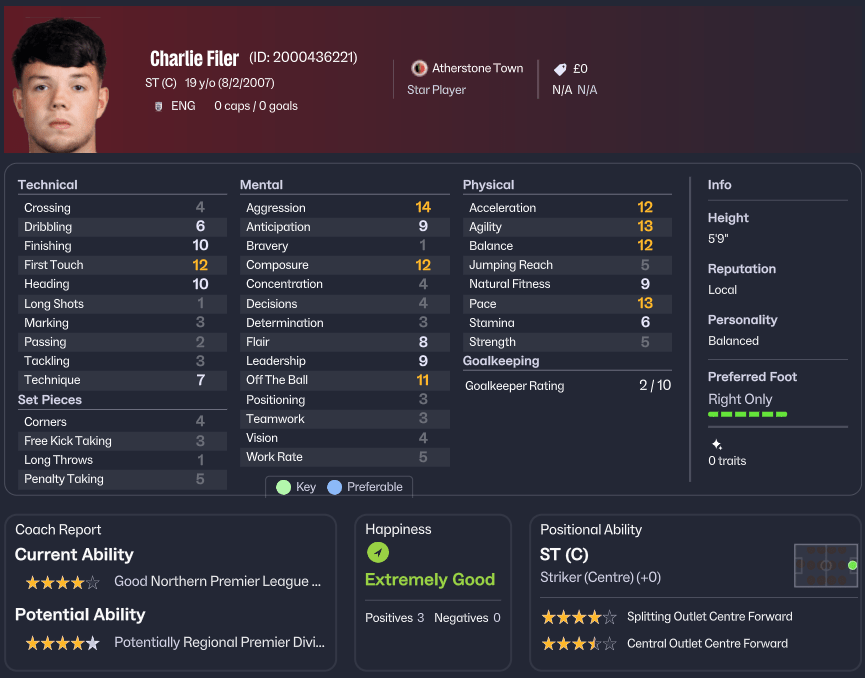Select Central Outlet Centre Forward role

coord(707,644)
